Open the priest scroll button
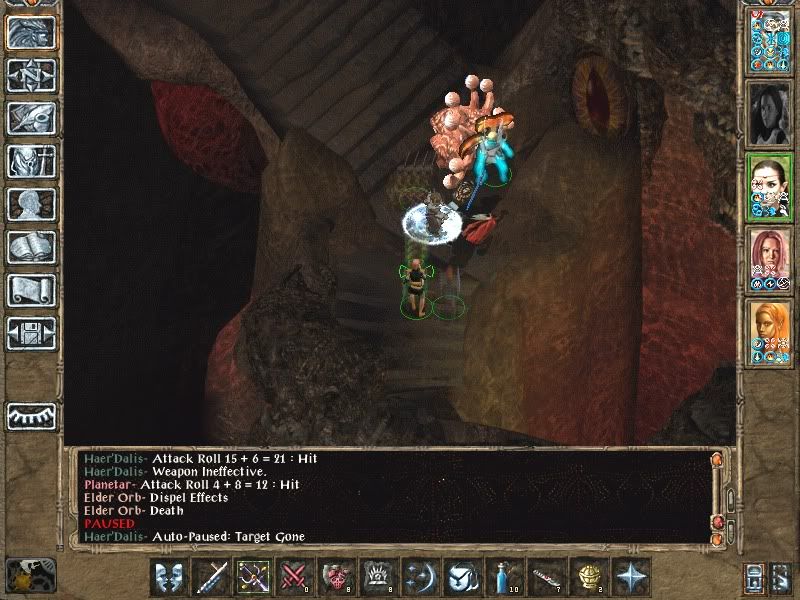The image size is (800, 600). point(30,290)
